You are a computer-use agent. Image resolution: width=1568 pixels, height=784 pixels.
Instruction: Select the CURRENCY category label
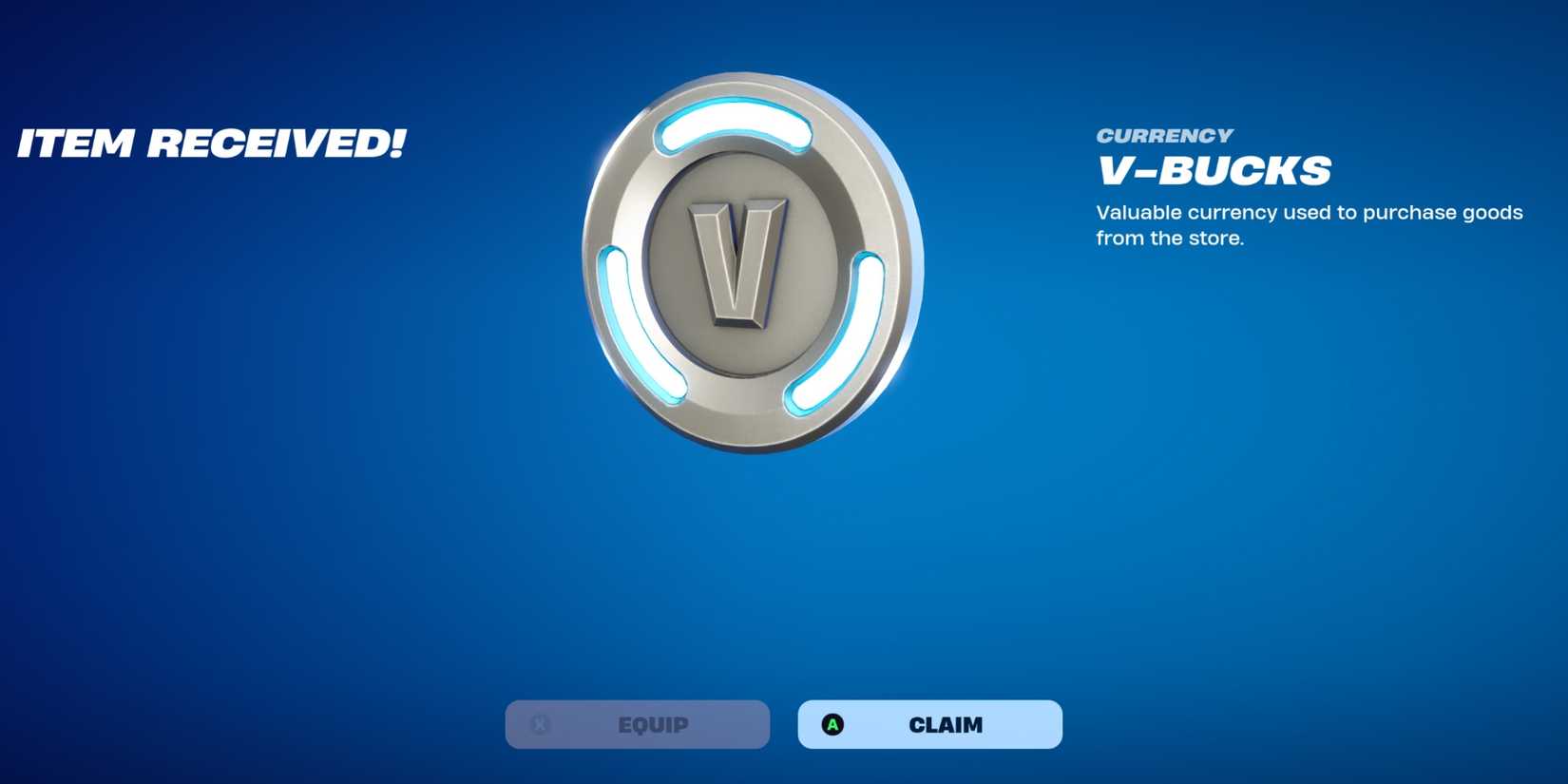(1163, 135)
